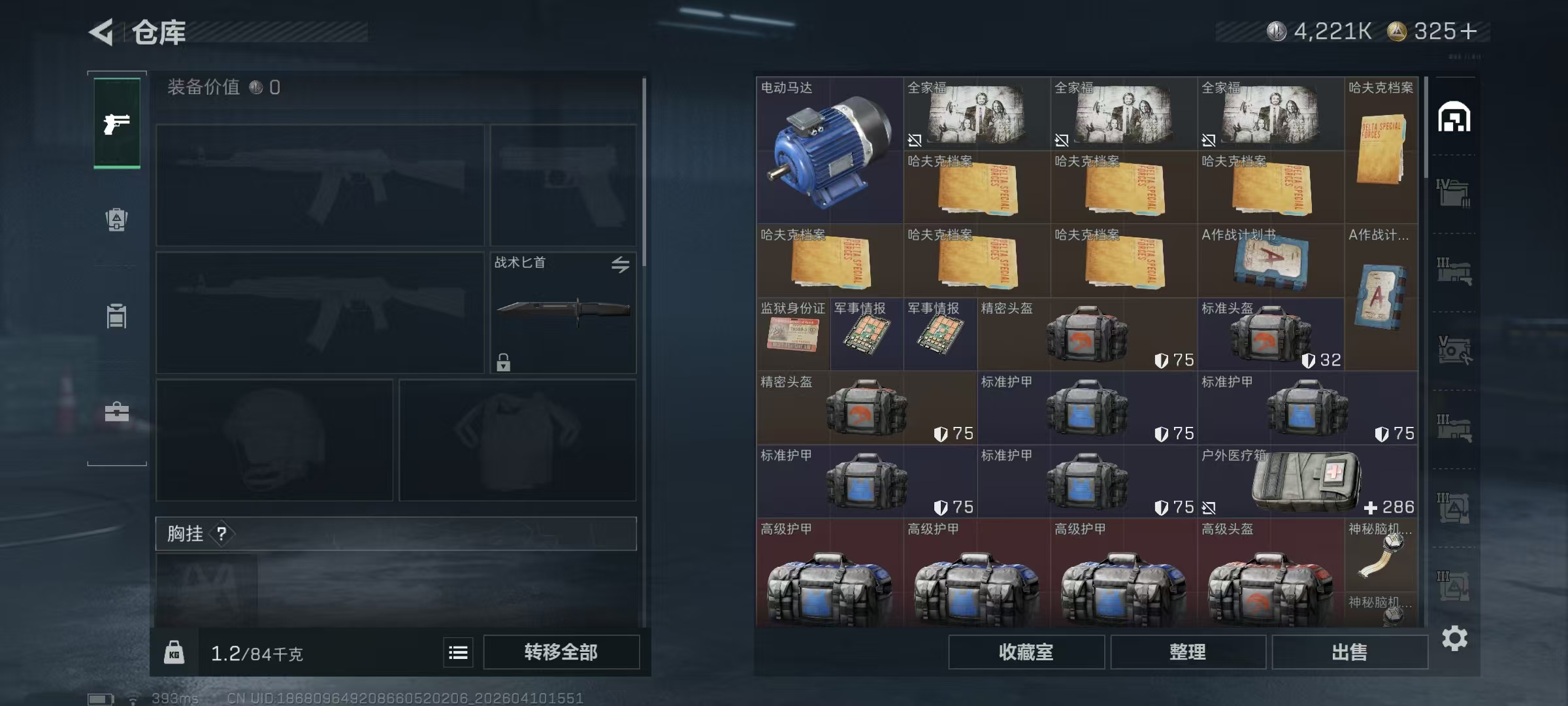
Task: Open the chest rig icon in left sidebar
Action: coord(116,316)
